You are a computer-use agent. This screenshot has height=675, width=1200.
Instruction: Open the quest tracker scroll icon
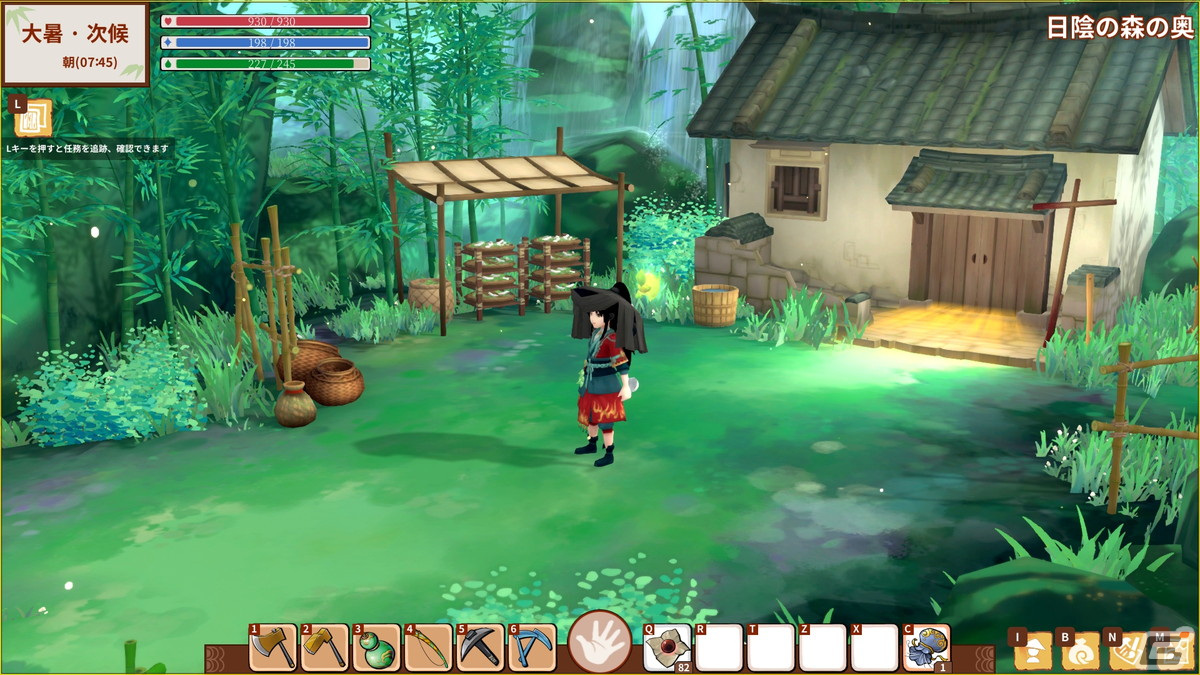coord(33,118)
